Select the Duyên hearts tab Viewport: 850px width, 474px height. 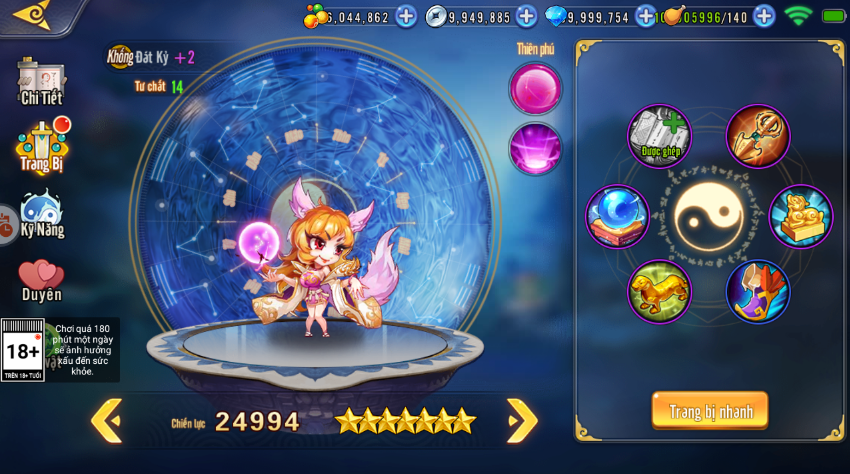click(x=42, y=280)
